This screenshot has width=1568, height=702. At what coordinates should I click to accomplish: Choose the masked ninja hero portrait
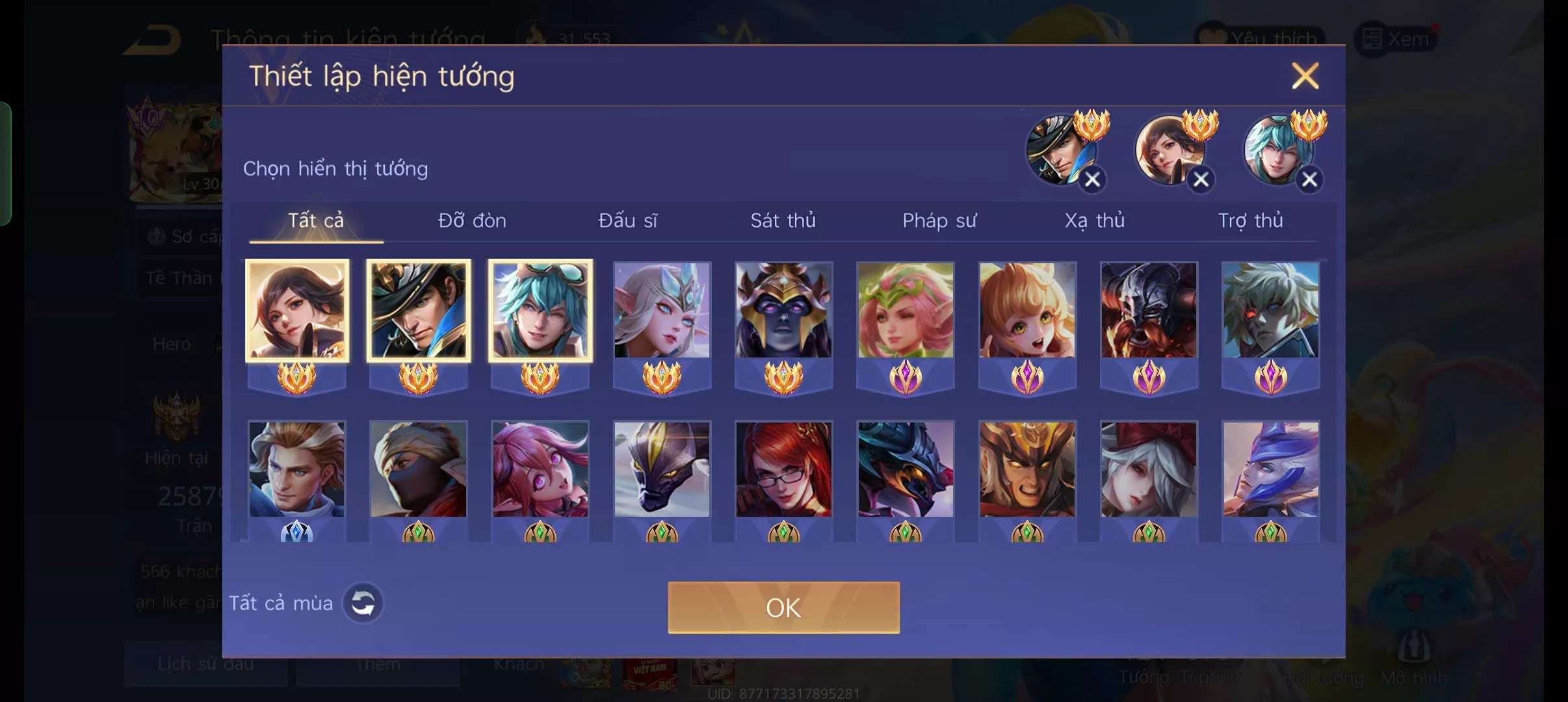pos(418,469)
